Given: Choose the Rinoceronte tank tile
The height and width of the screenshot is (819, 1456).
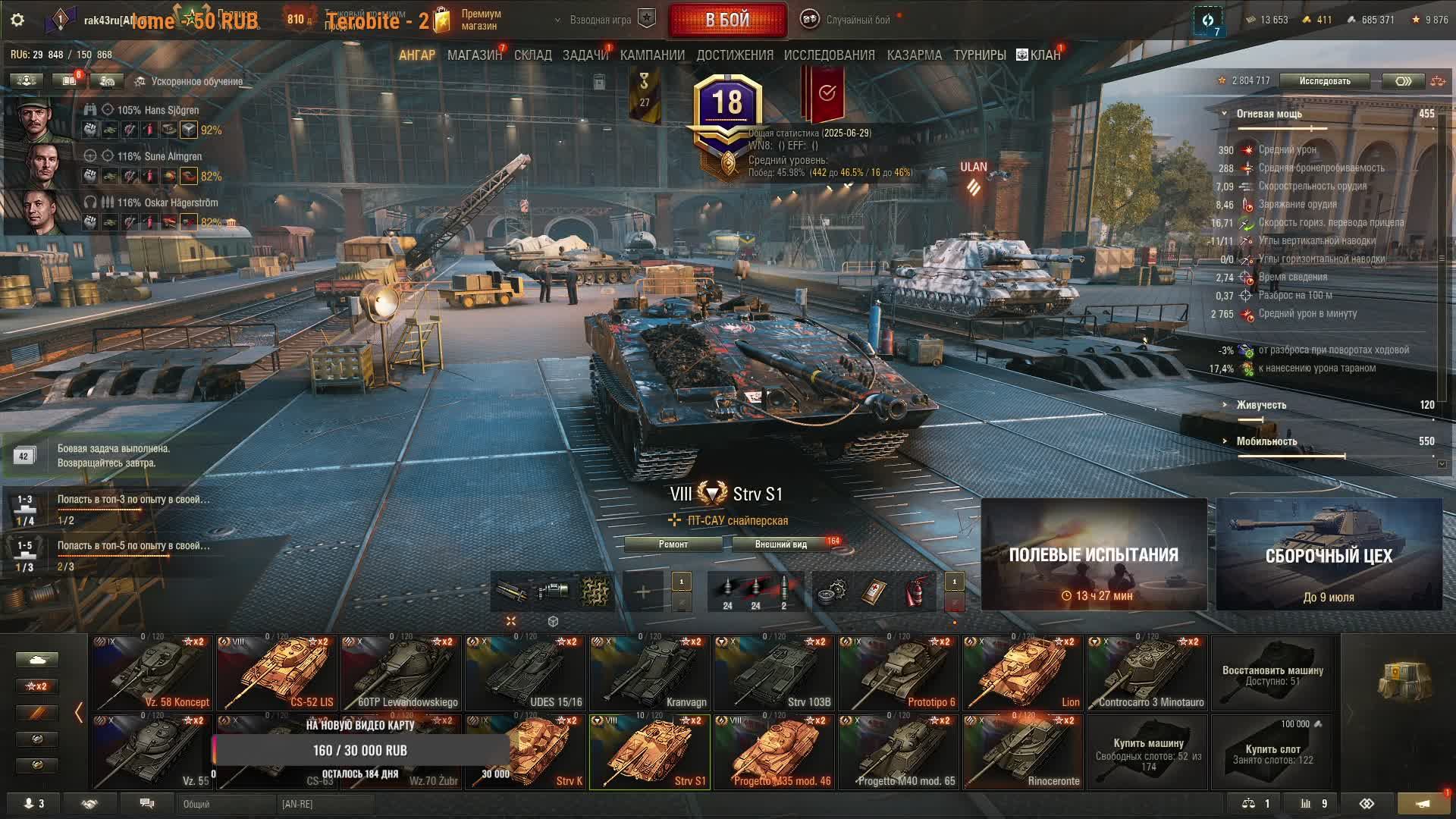Looking at the screenshot, I should [x=1023, y=752].
